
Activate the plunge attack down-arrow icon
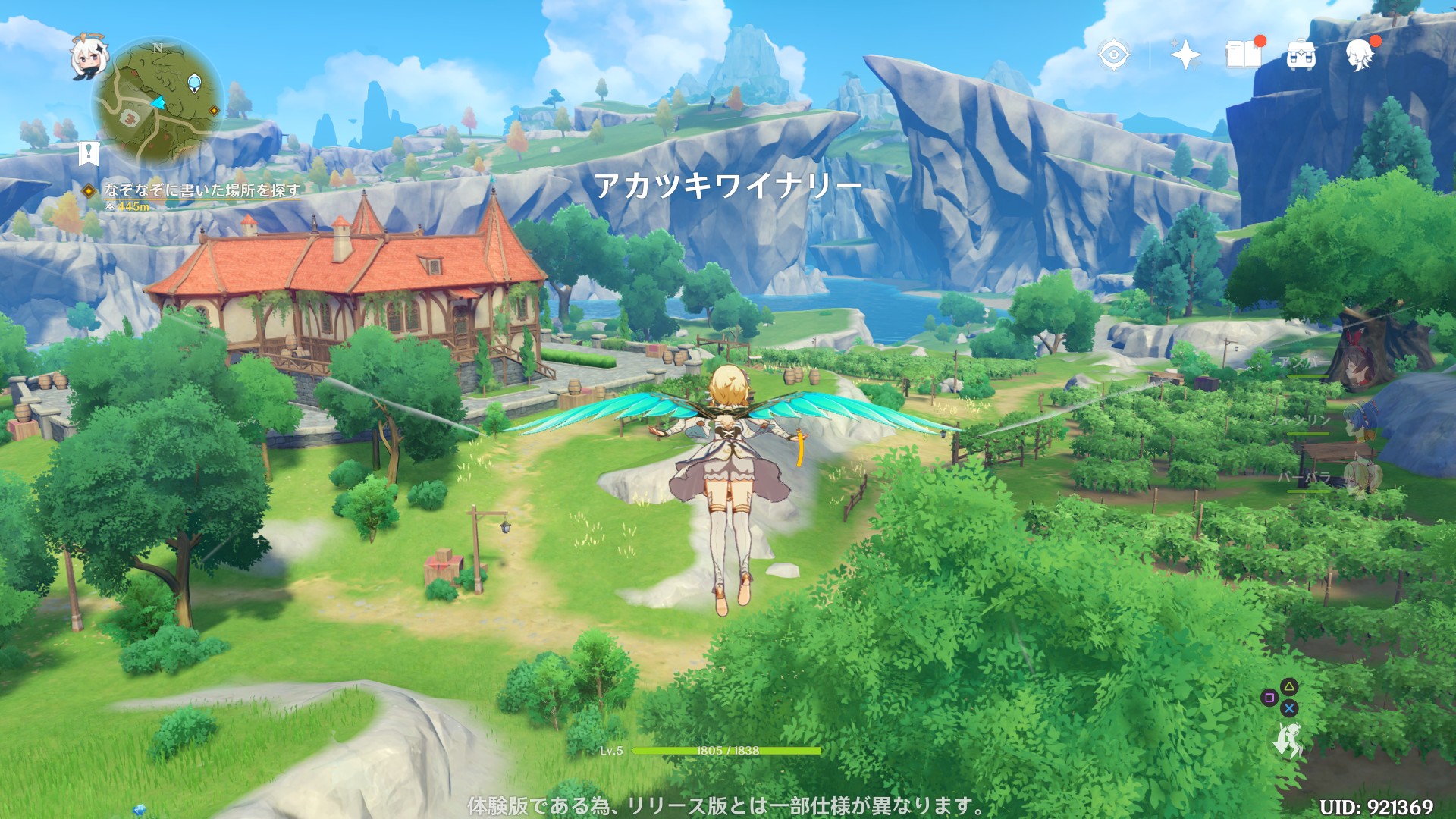[x=1288, y=740]
